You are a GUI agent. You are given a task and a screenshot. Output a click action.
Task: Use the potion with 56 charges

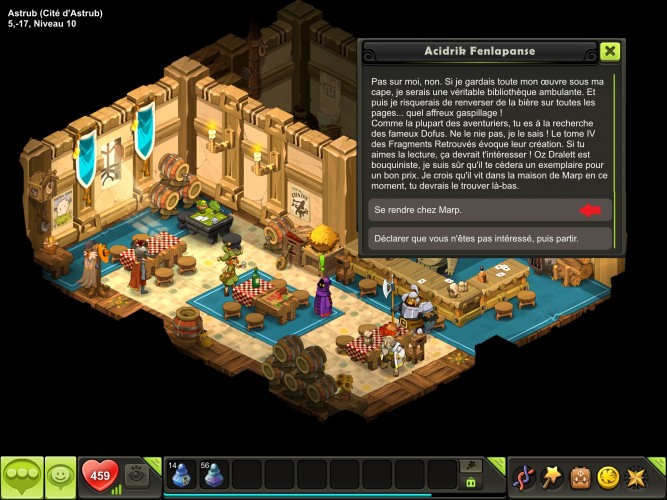(x=213, y=474)
